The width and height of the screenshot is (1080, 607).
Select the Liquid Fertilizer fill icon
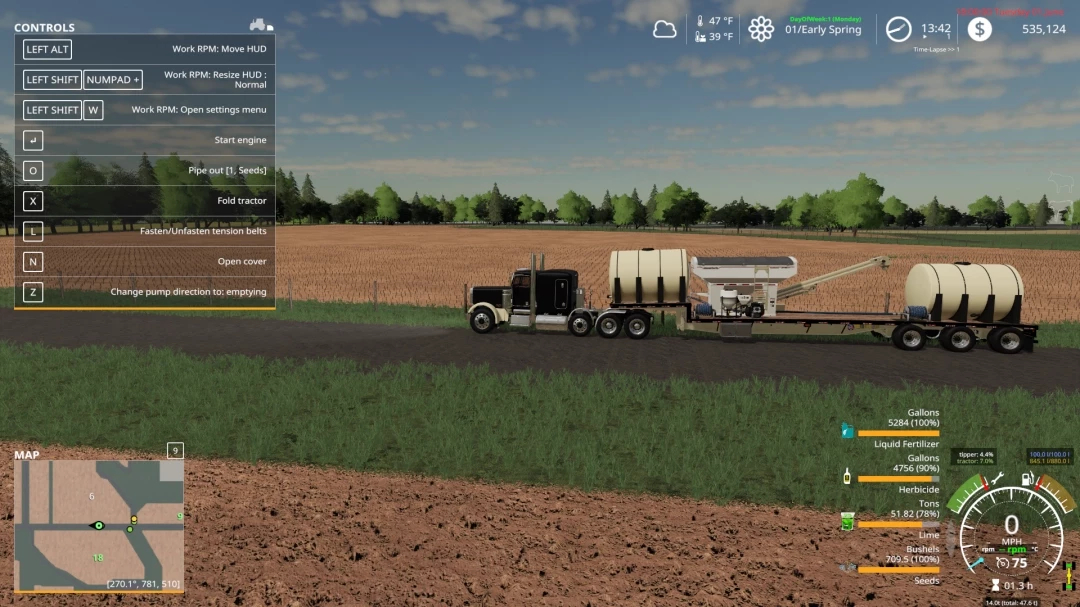pos(847,431)
